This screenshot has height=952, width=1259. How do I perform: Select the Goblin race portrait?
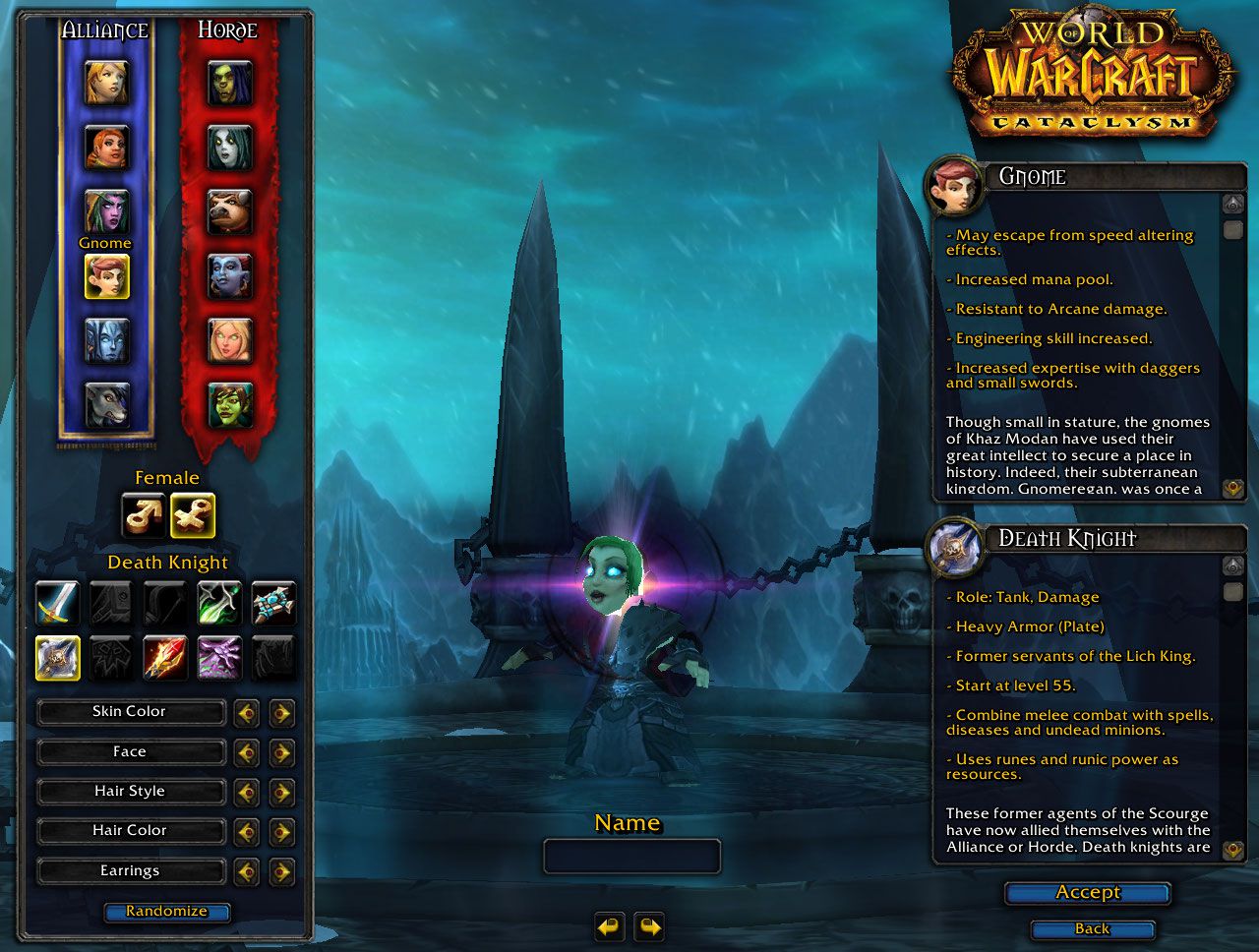(x=229, y=404)
